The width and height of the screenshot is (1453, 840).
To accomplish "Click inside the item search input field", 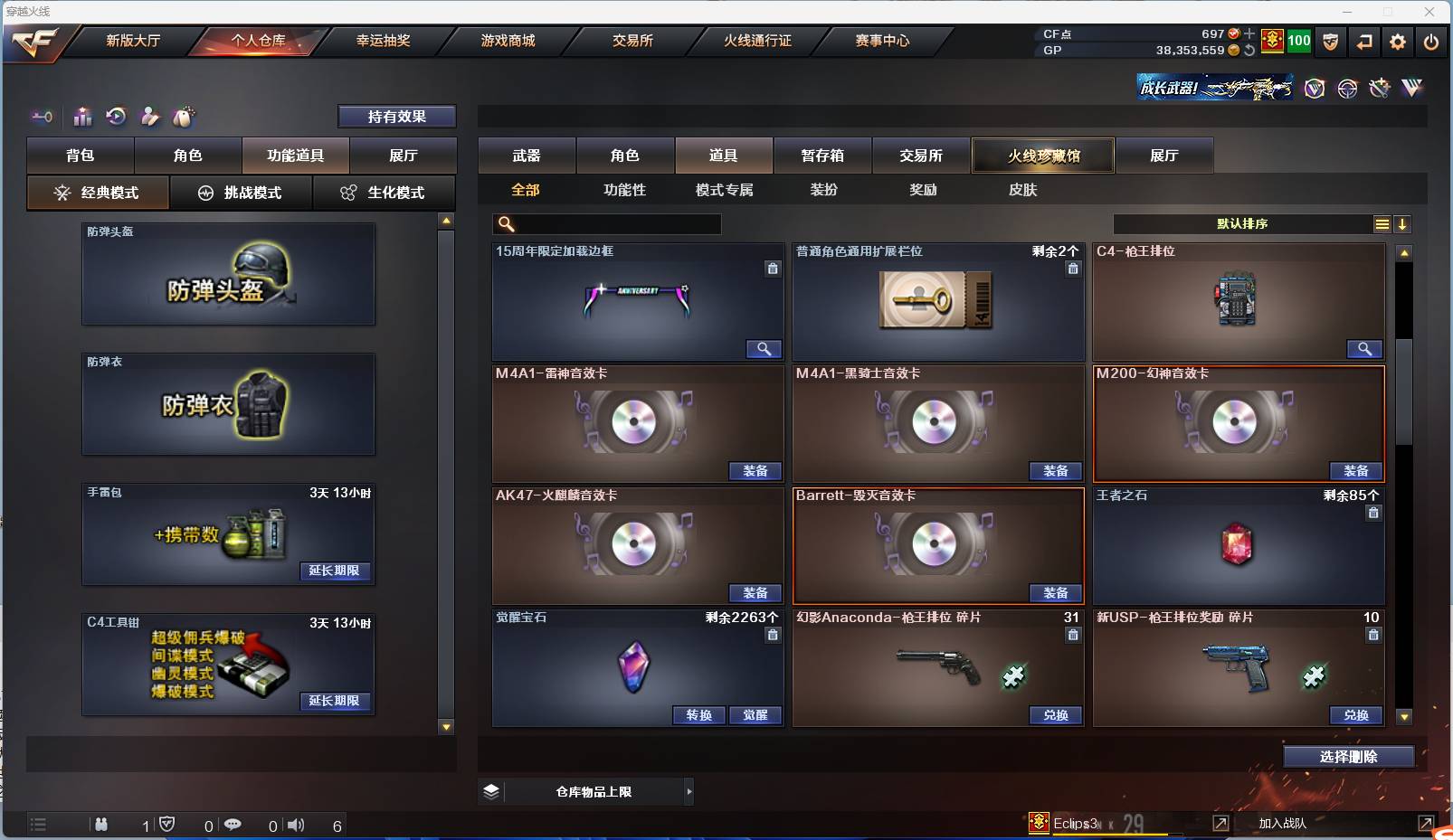I will 606,223.
